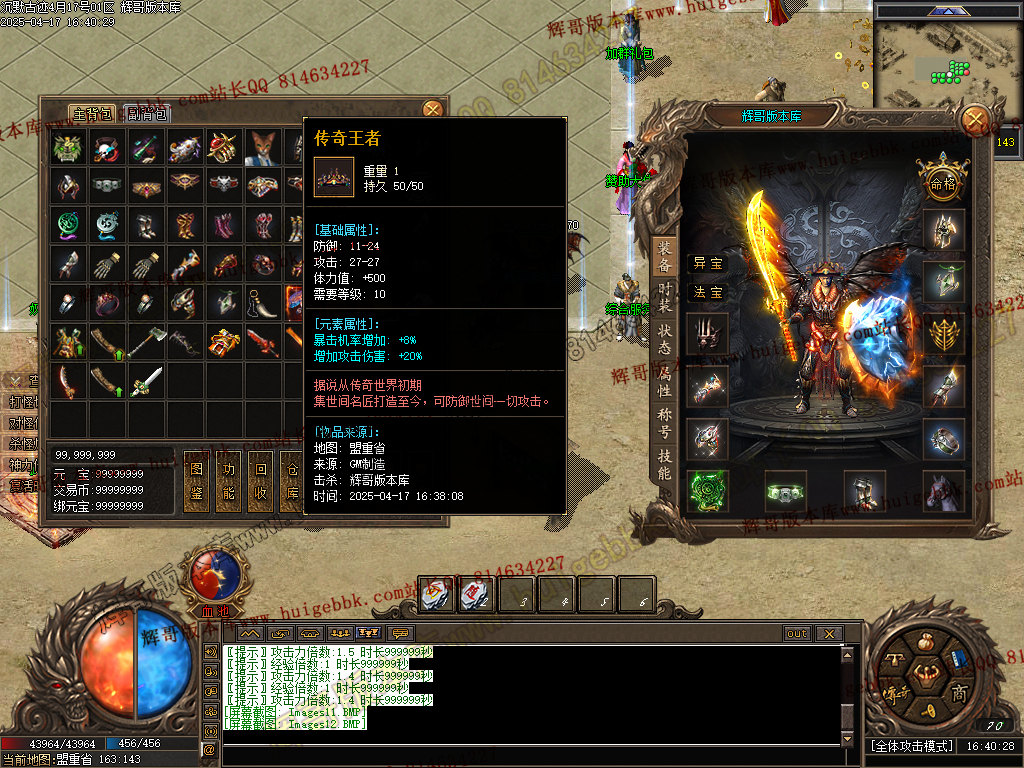Click the 功能 function button
This screenshot has height=768, width=1024.
[x=229, y=480]
